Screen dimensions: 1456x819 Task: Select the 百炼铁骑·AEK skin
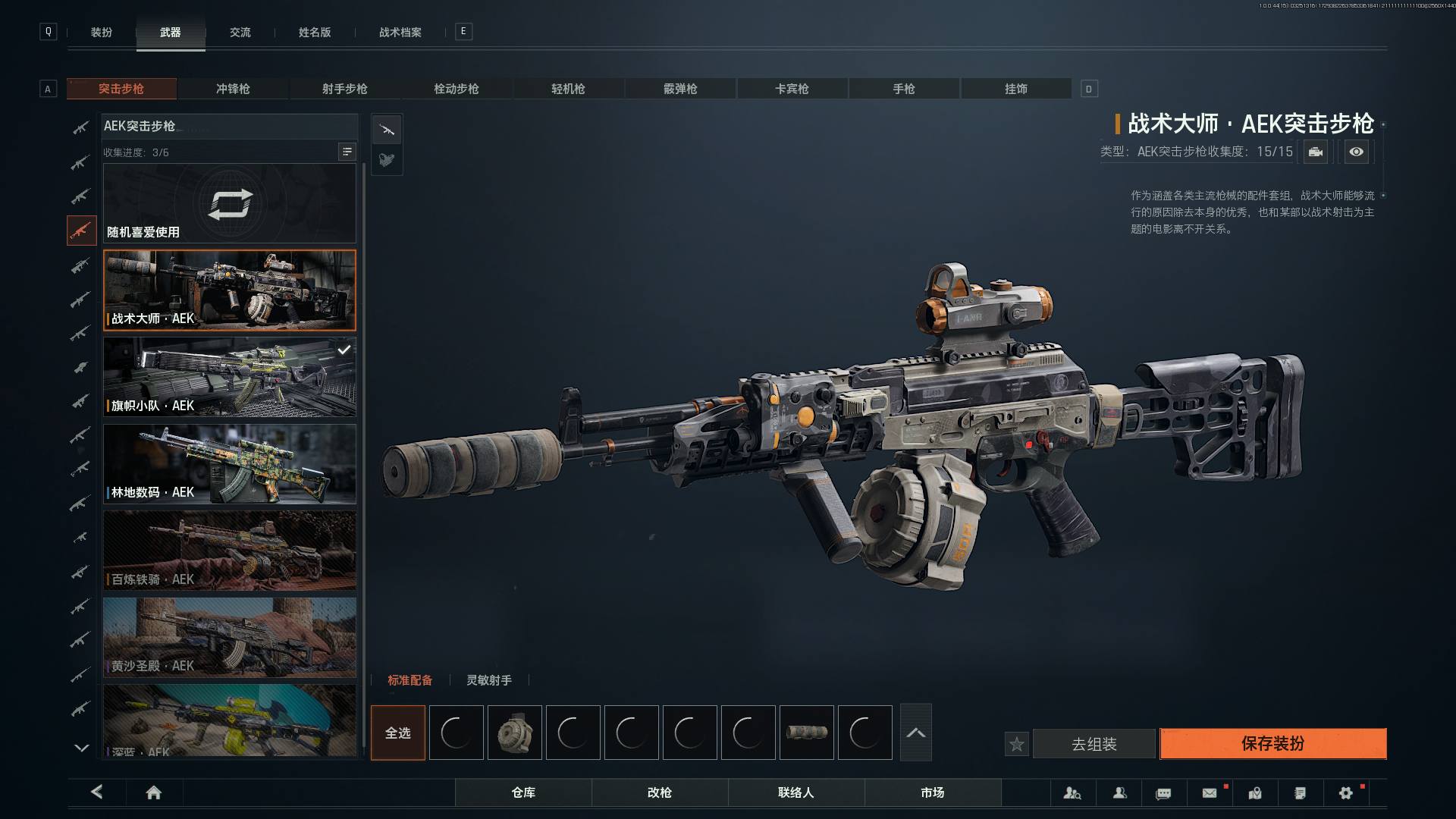pos(229,551)
